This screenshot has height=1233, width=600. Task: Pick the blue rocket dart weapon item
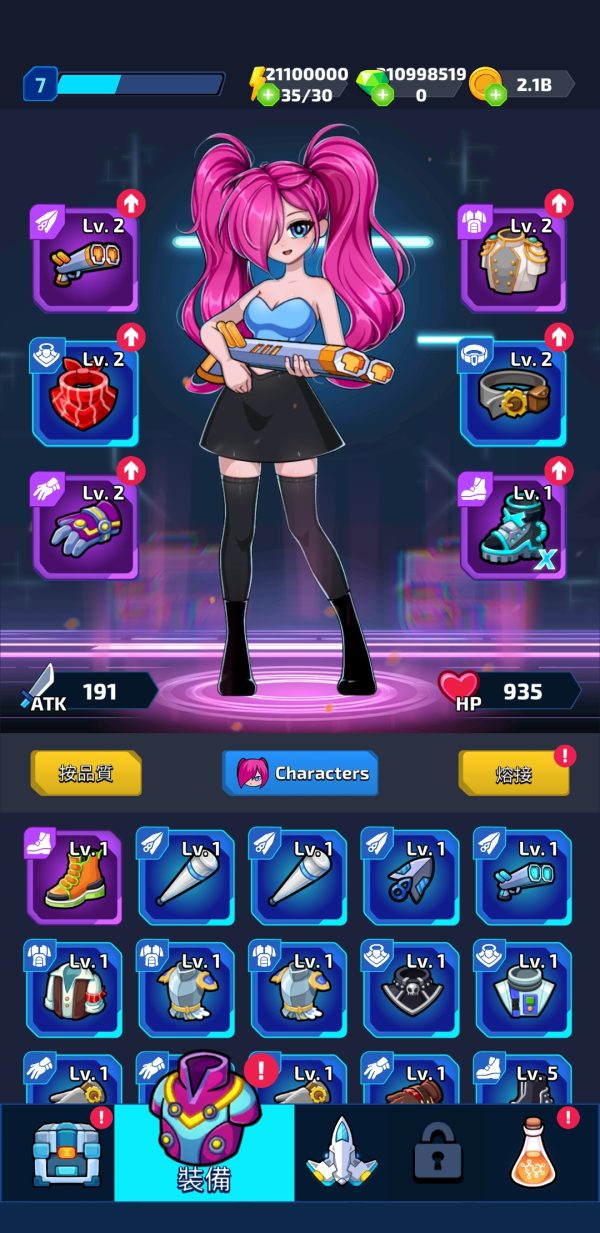tap(410, 877)
